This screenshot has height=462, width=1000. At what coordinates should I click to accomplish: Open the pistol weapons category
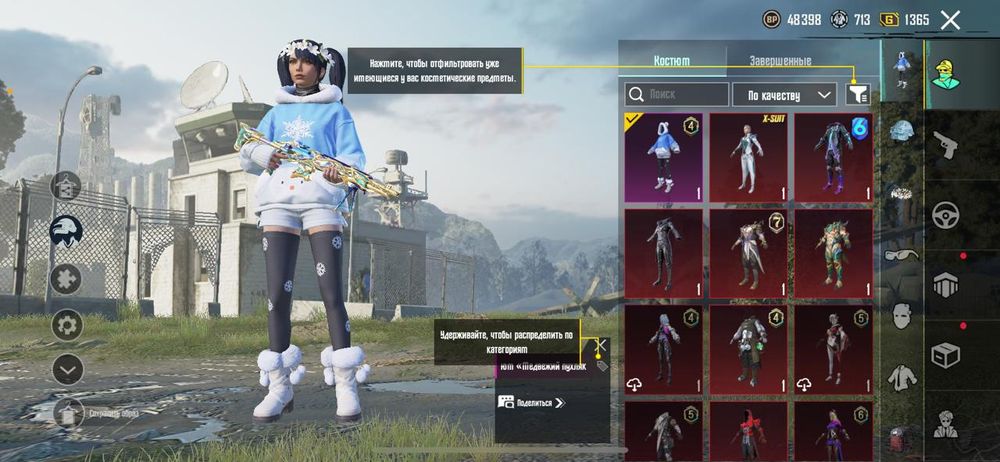(945, 145)
